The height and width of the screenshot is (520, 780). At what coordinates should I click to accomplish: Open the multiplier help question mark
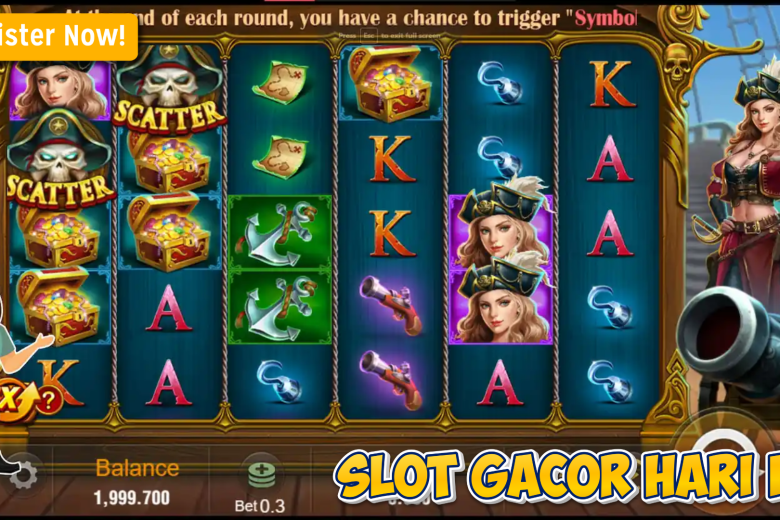(x=48, y=401)
